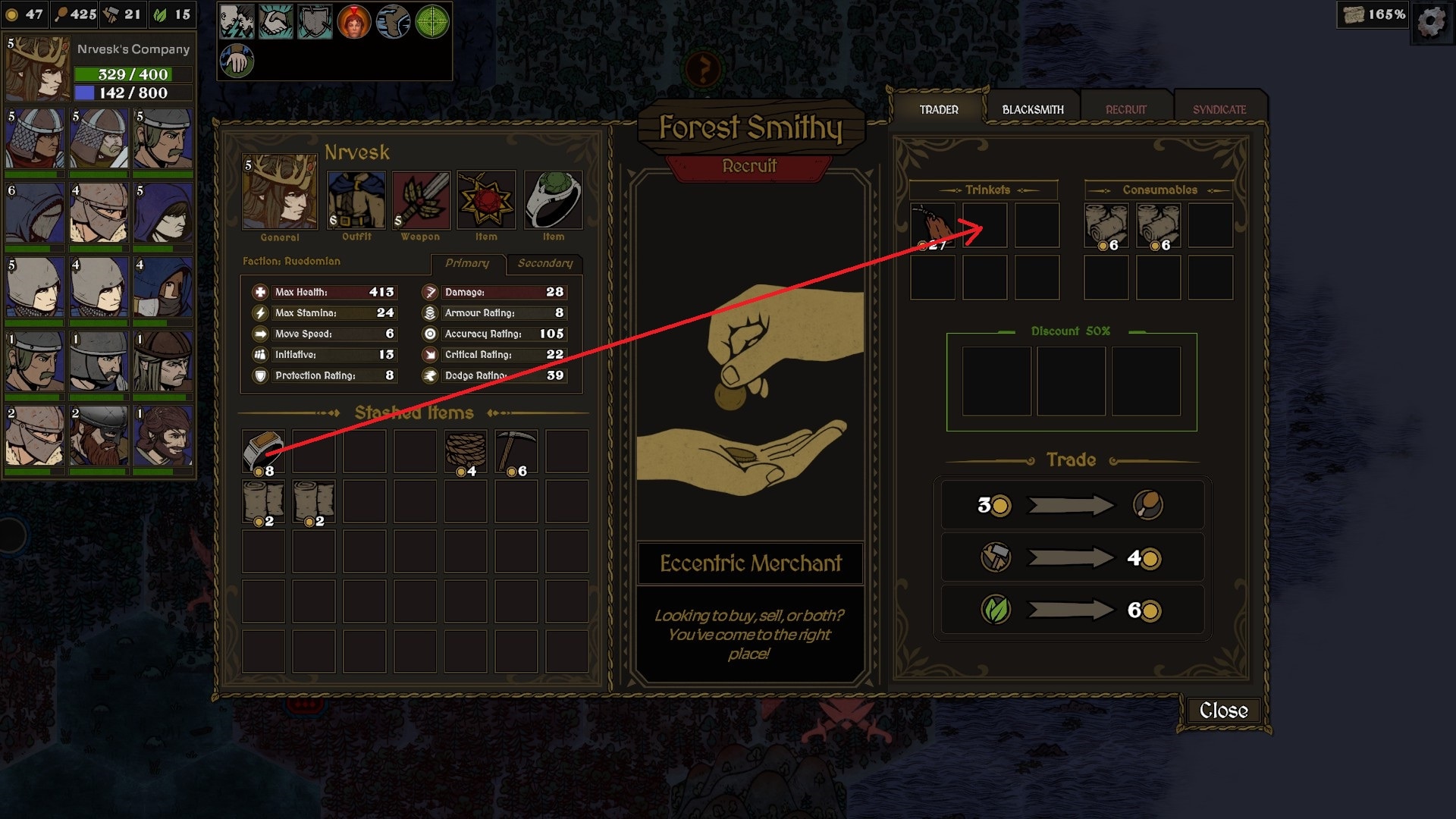Open the gear settings menu

point(1431,21)
